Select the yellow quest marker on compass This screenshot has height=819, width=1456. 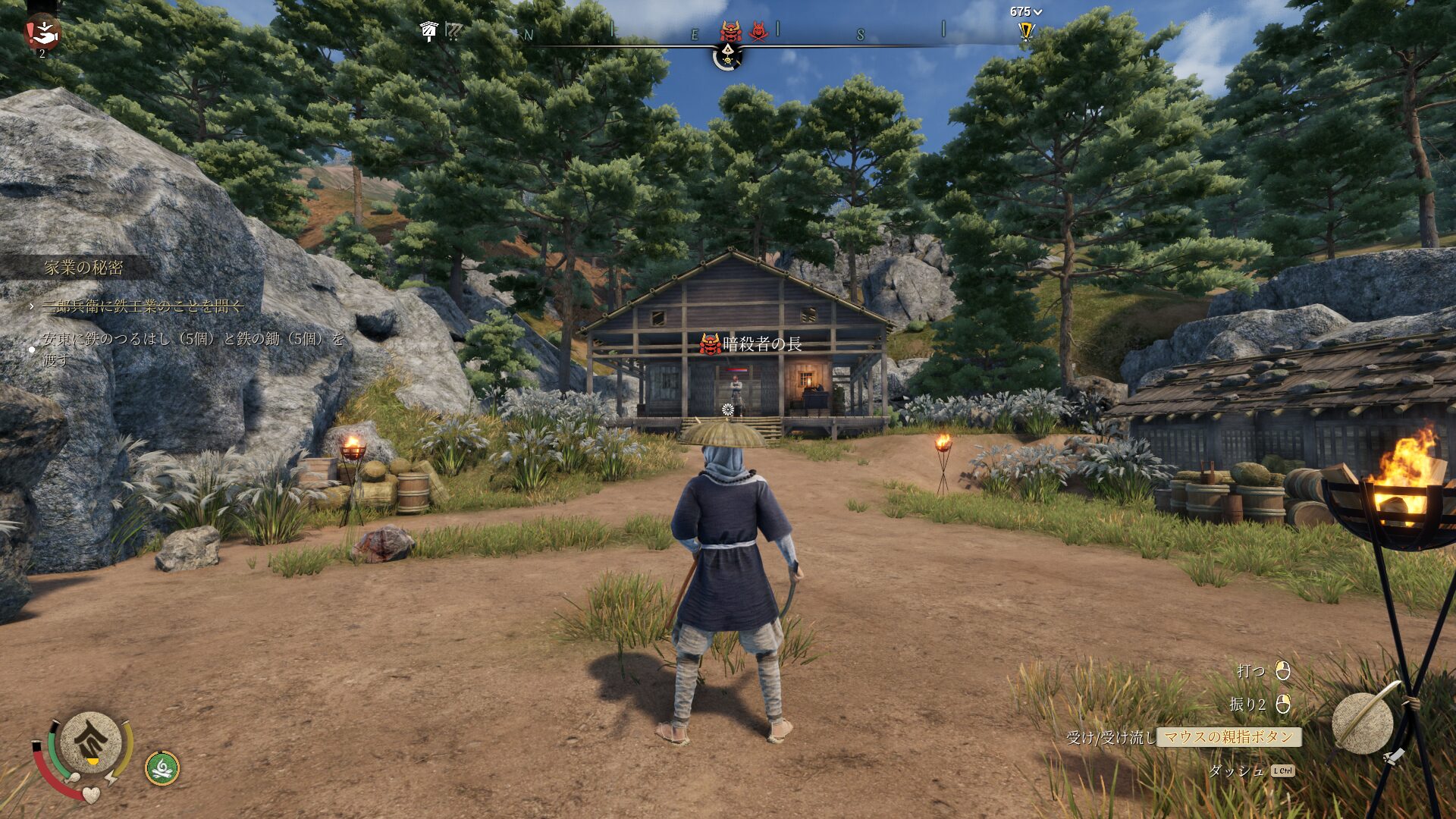pyautogui.click(x=1026, y=31)
